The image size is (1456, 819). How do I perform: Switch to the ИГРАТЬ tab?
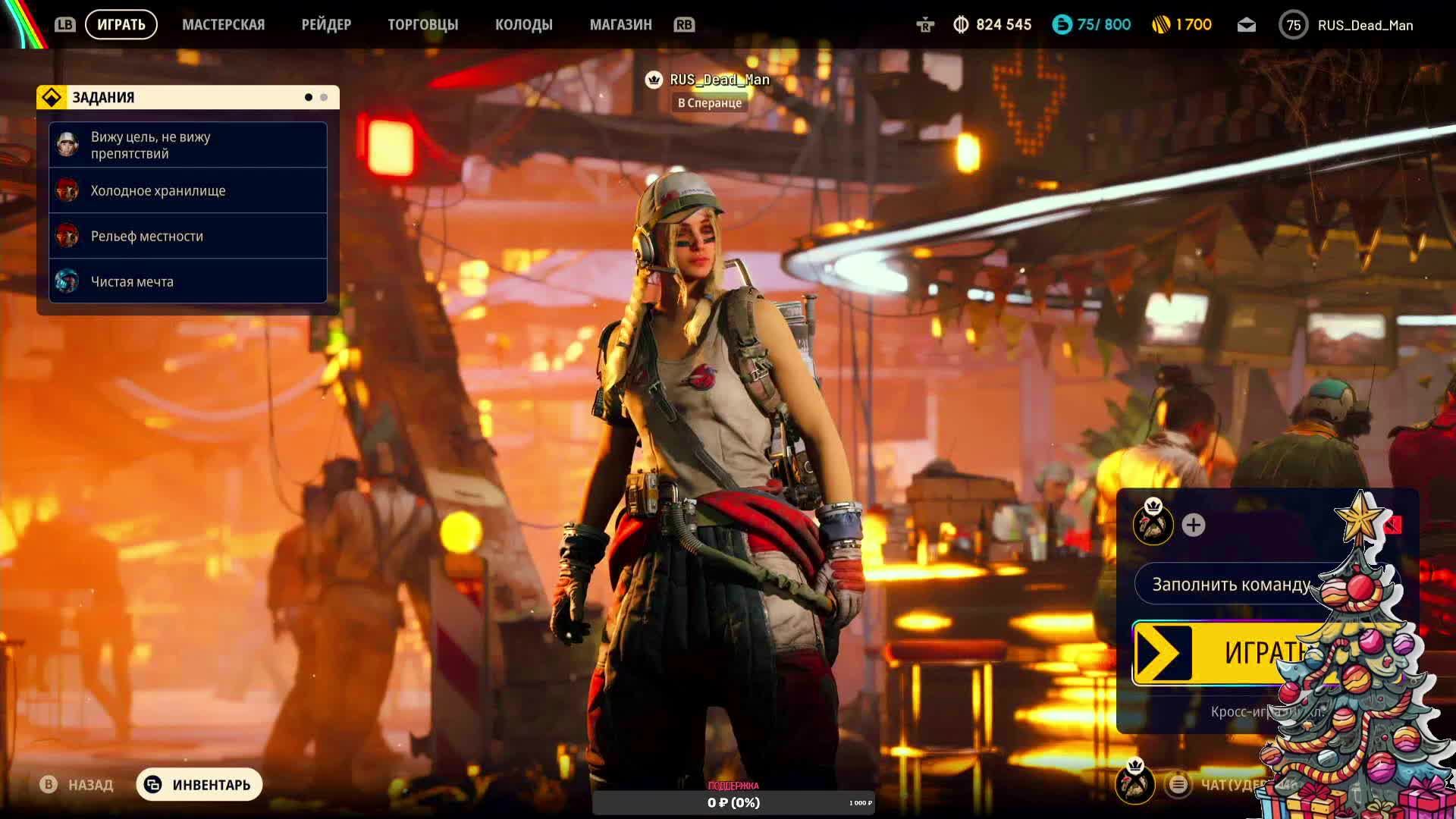click(121, 25)
